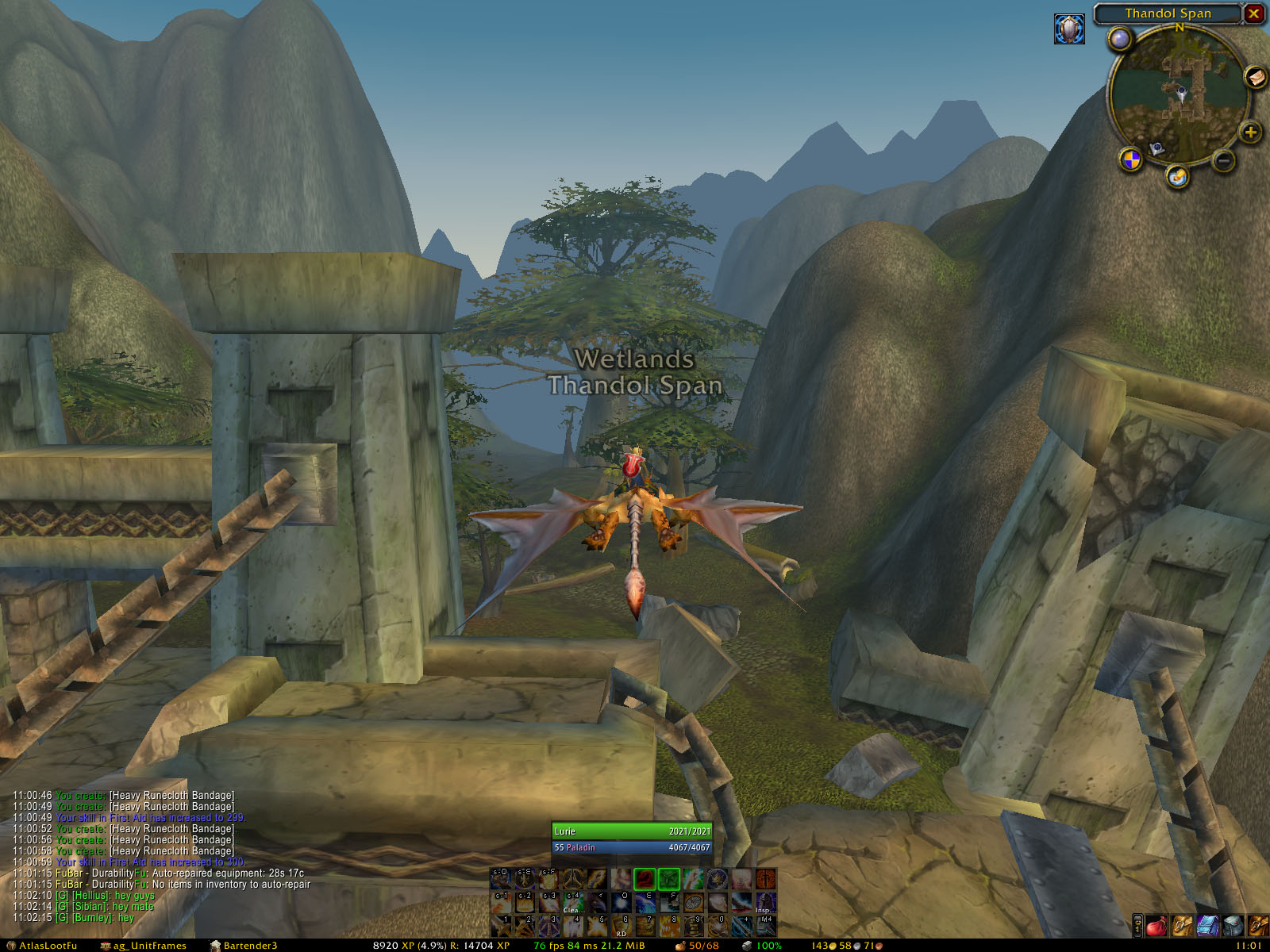Toggle the world map globe button
Viewport: 1270px width, 952px height.
(1119, 39)
